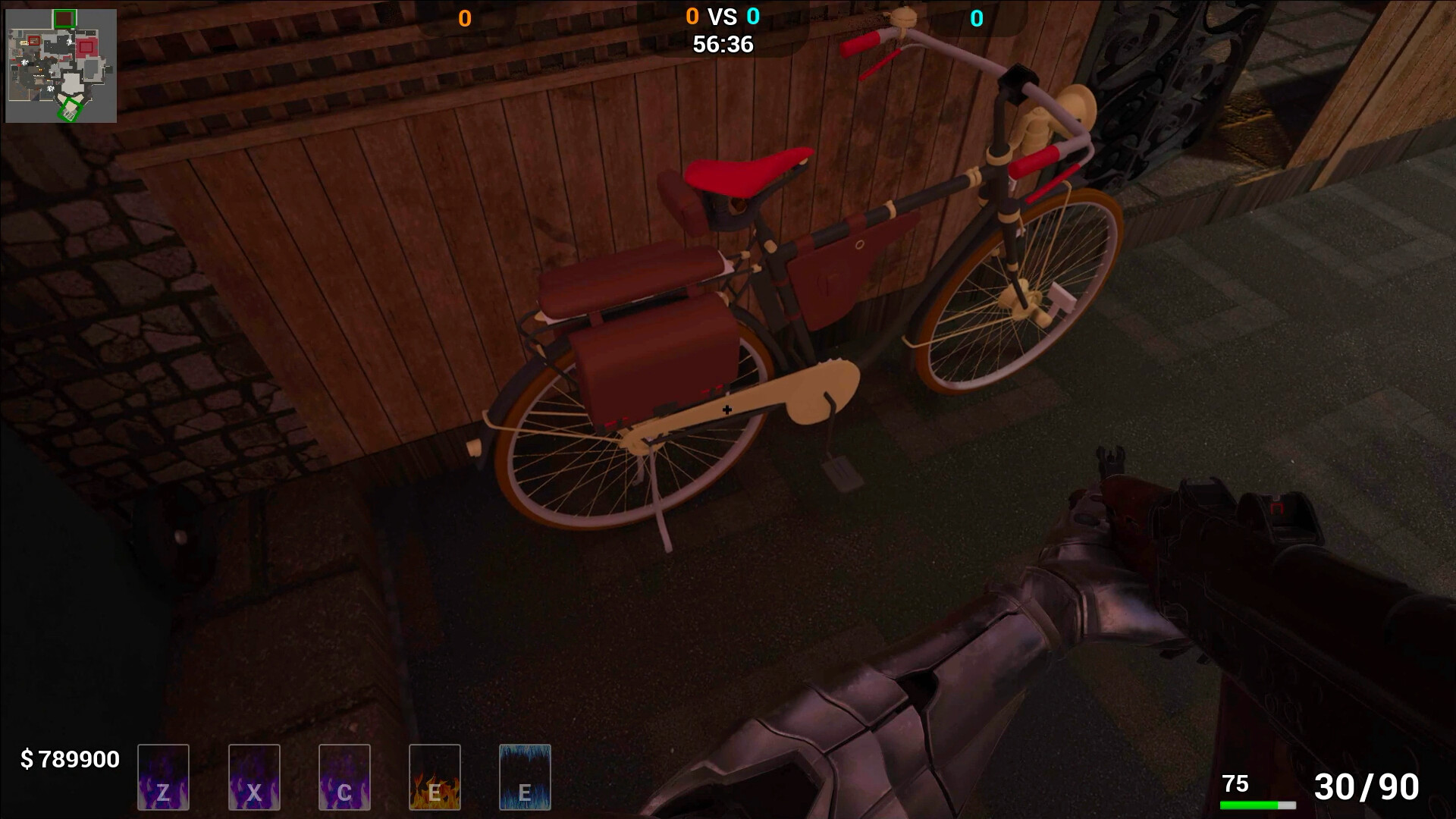Viewport: 1456px width, 819px height.
Task: Click the green player arrow on the minimap
Action: pyautogui.click(x=71, y=111)
